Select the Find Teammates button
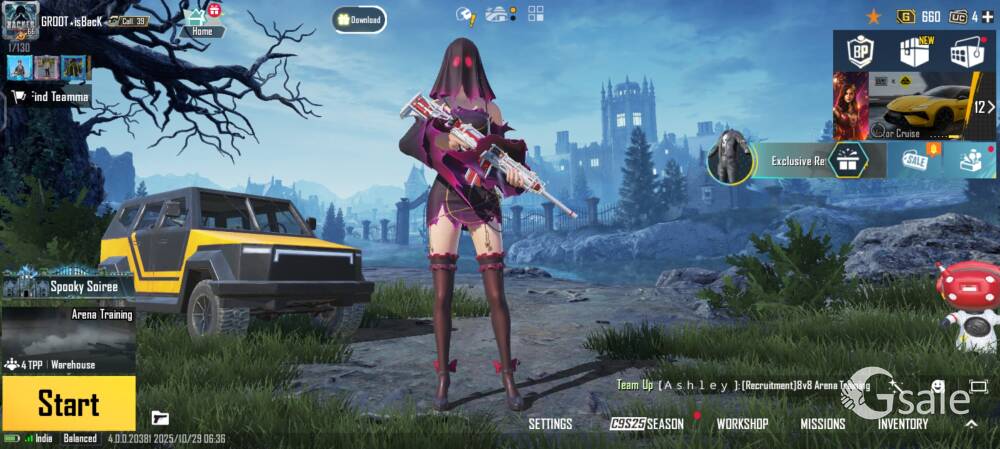 click(x=50, y=96)
